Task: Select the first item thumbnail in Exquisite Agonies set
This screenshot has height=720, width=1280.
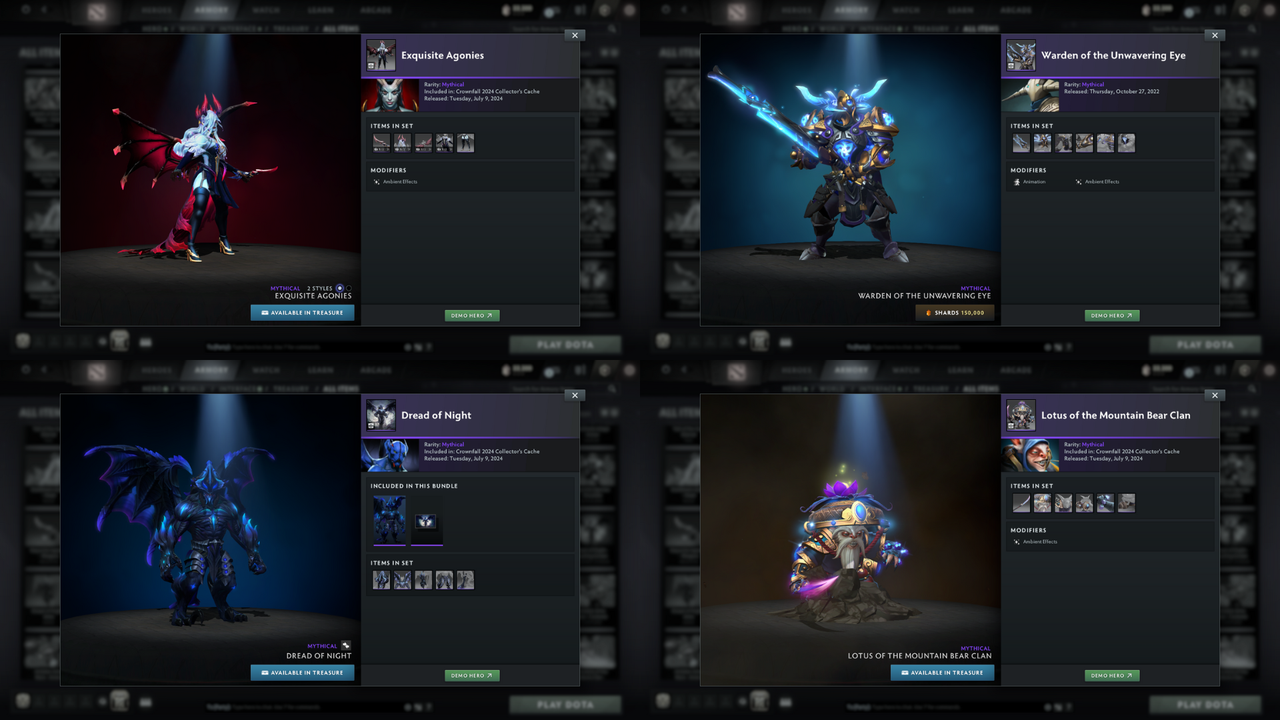Action: point(381,142)
